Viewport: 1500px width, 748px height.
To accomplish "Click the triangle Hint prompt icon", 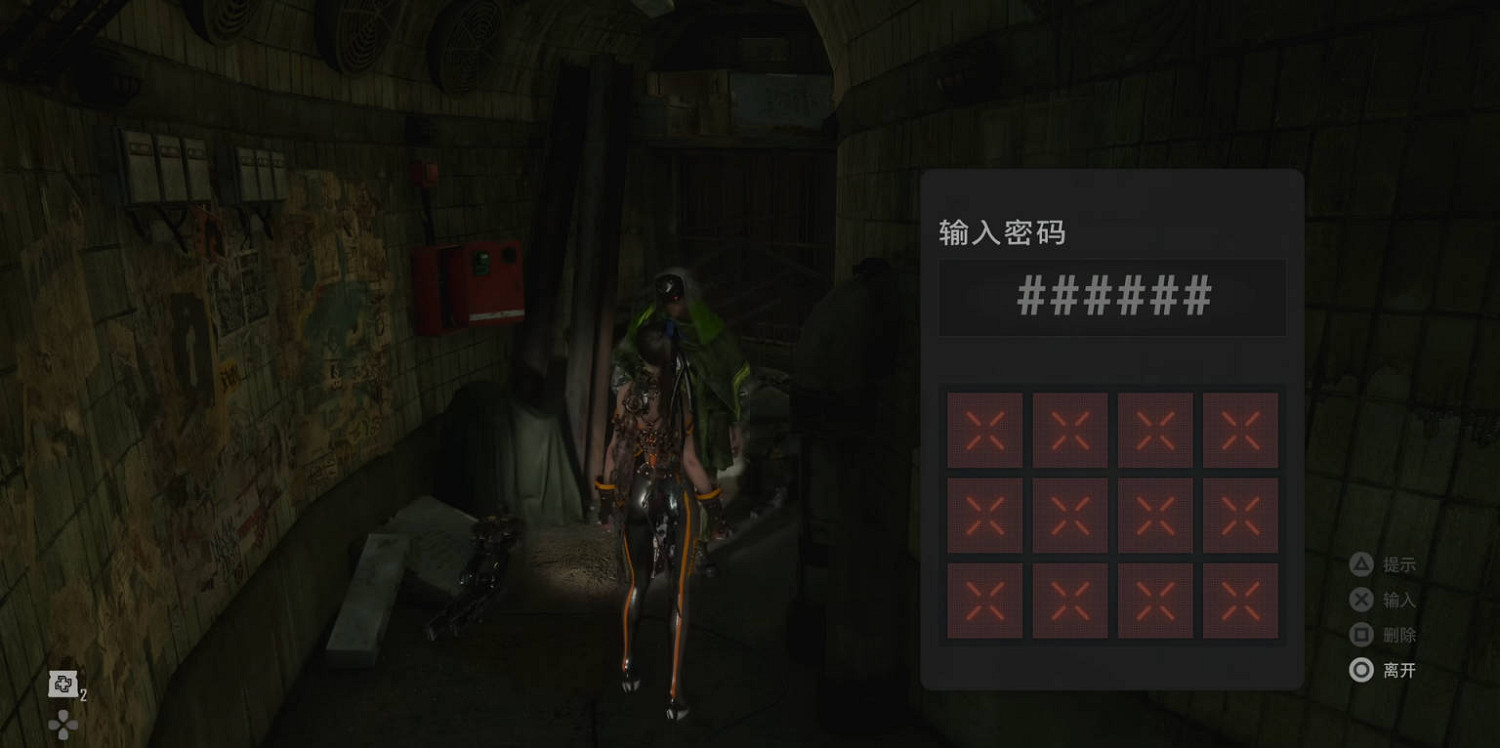I will pyautogui.click(x=1361, y=563).
